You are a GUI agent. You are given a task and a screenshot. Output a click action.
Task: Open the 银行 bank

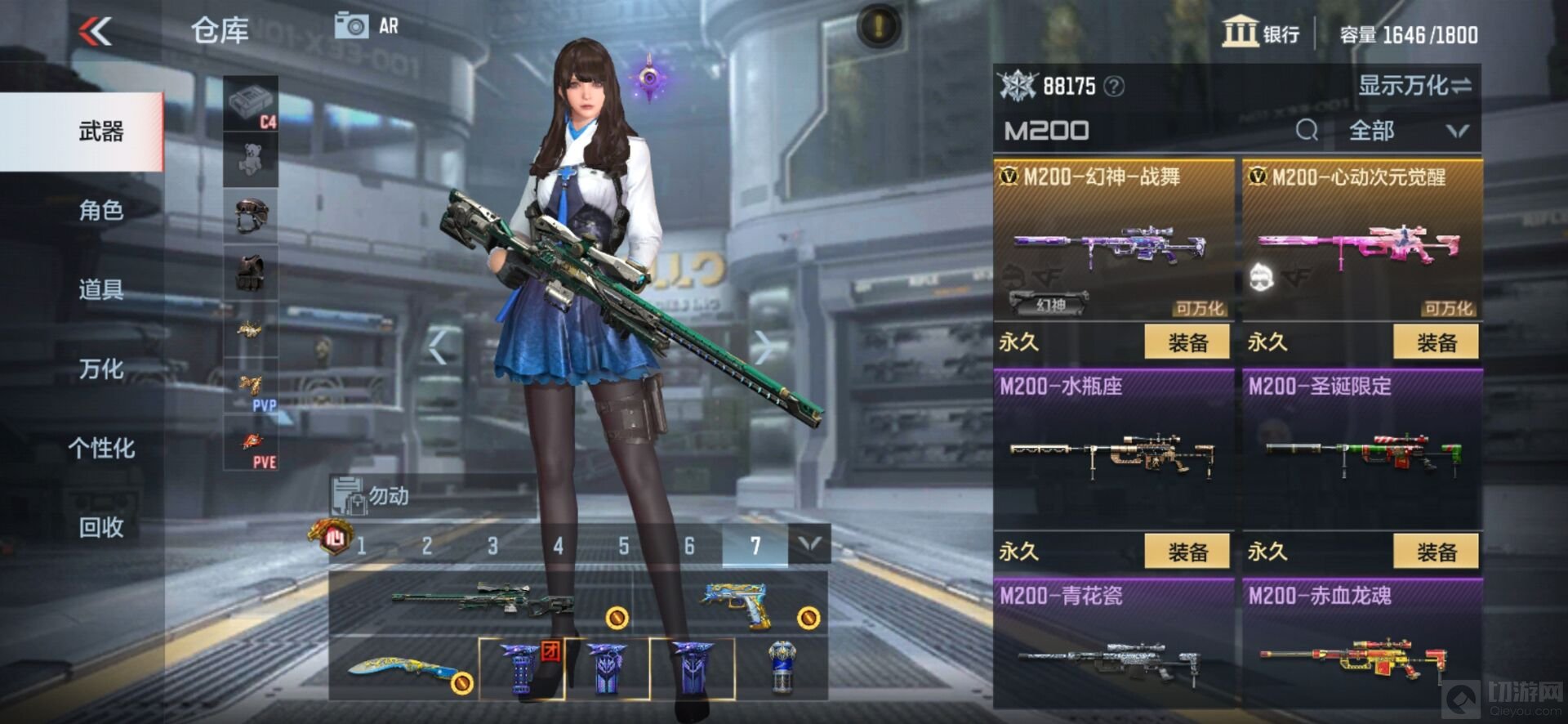click(x=1260, y=34)
